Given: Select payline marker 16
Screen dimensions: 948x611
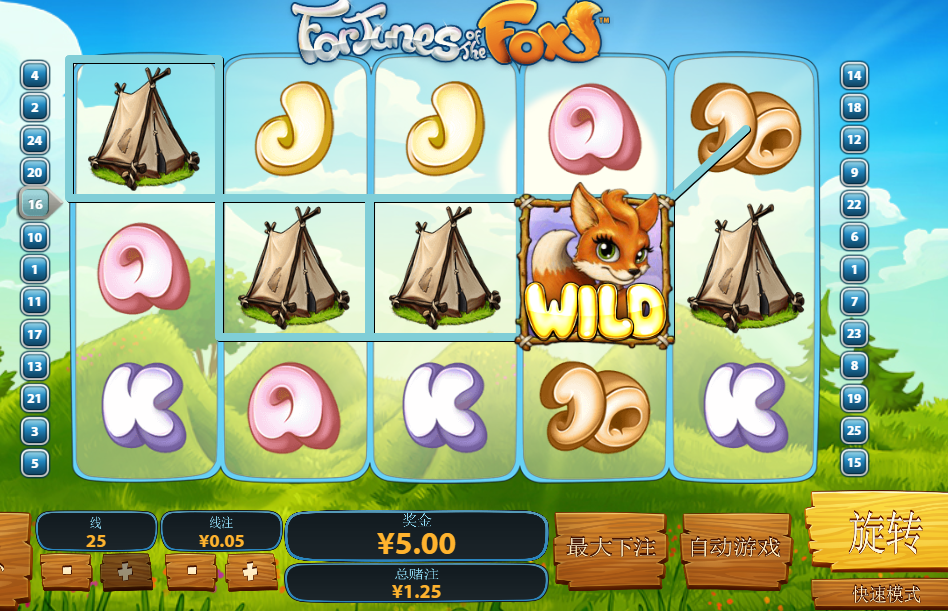Looking at the screenshot, I should click(x=35, y=204).
